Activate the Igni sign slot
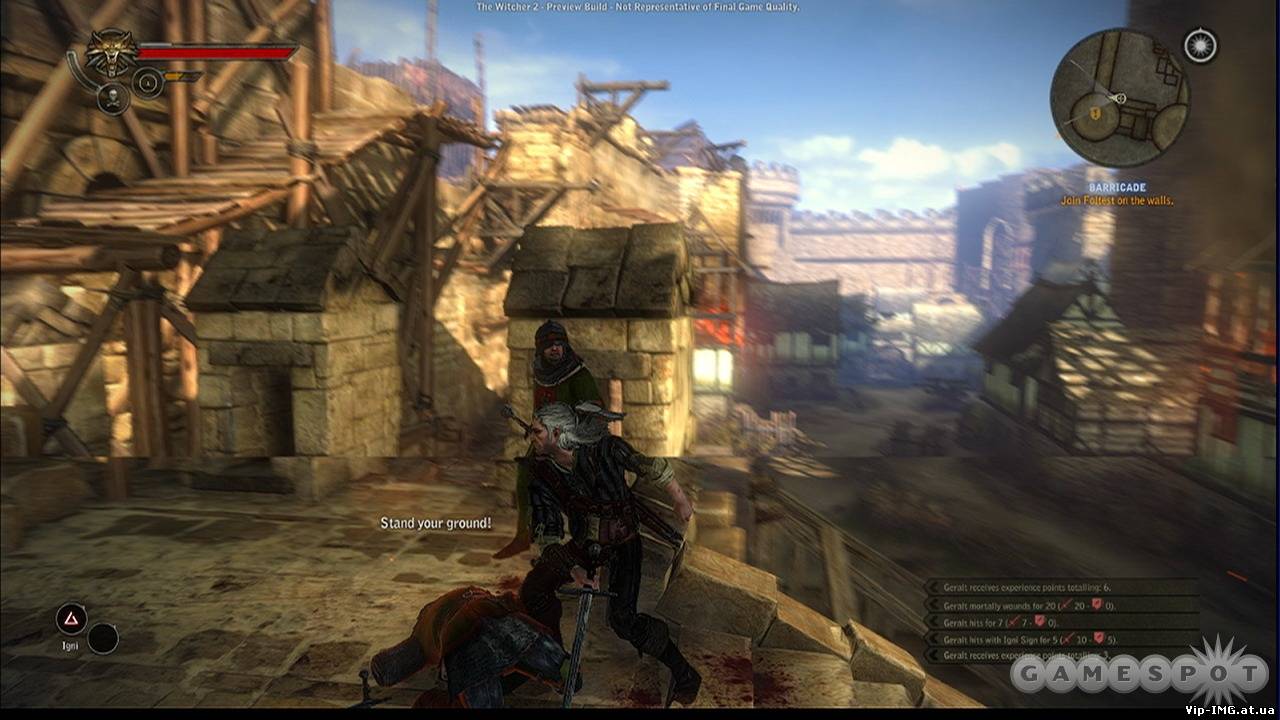 (71, 620)
